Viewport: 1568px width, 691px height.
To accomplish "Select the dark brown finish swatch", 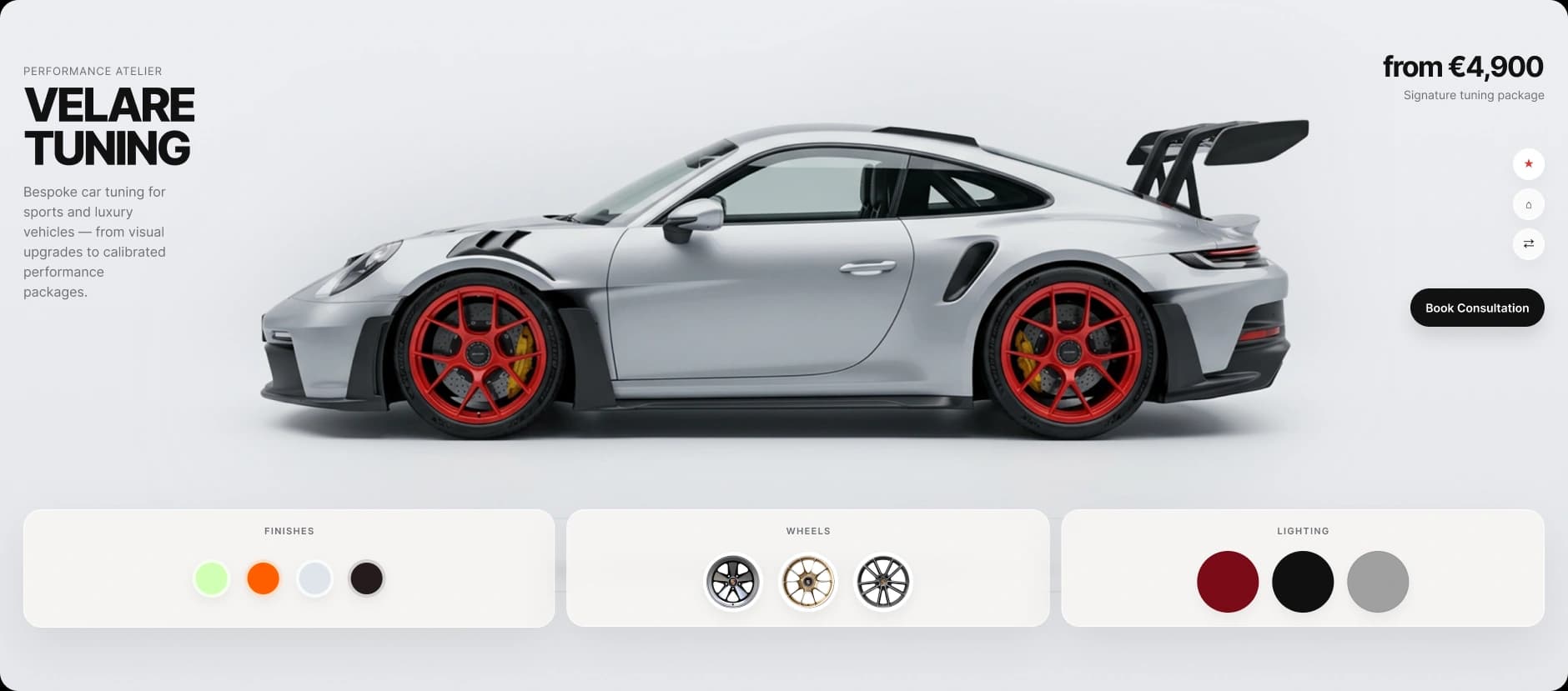I will 366,578.
